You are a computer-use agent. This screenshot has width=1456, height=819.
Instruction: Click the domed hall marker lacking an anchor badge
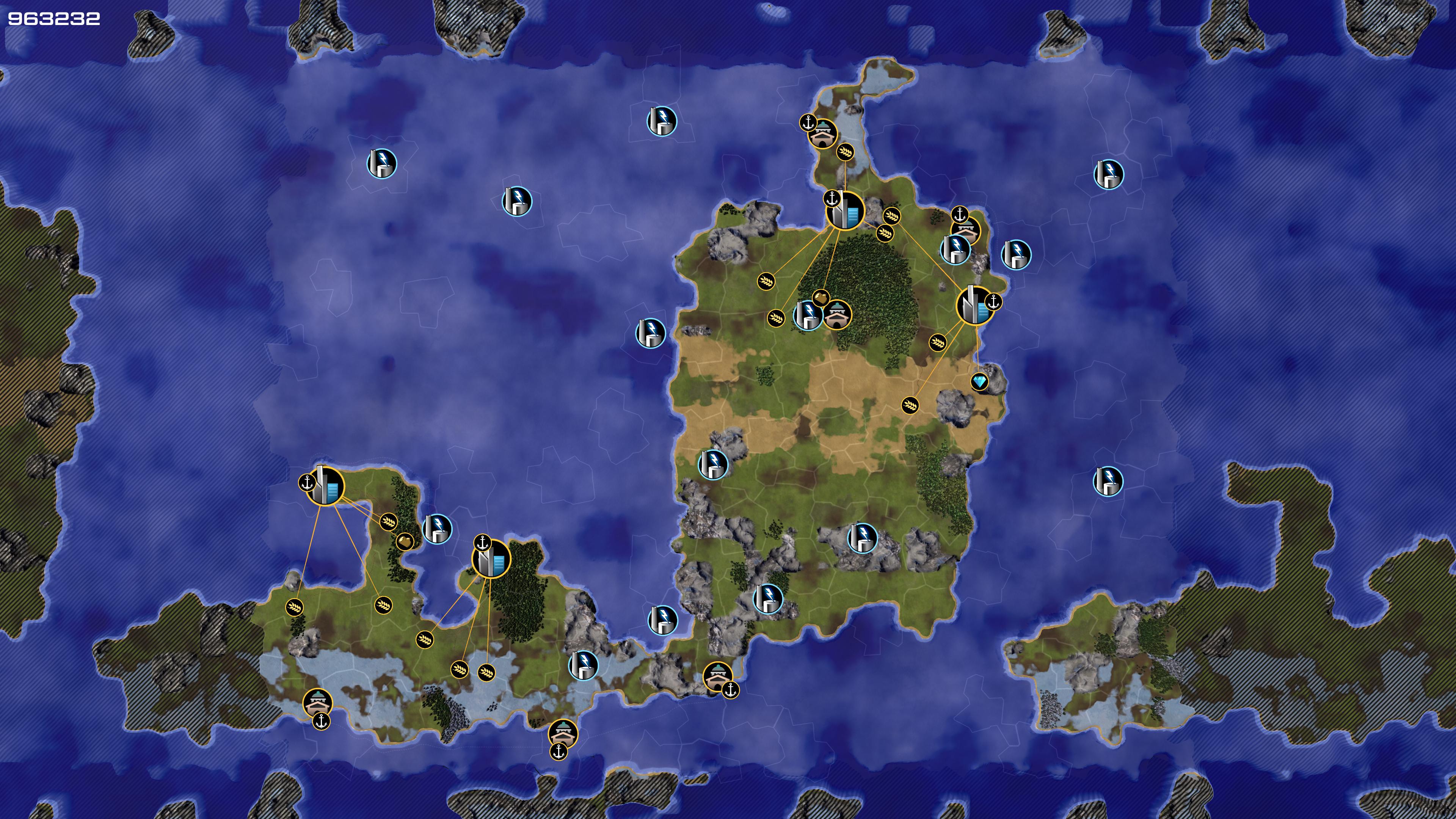tap(836, 314)
